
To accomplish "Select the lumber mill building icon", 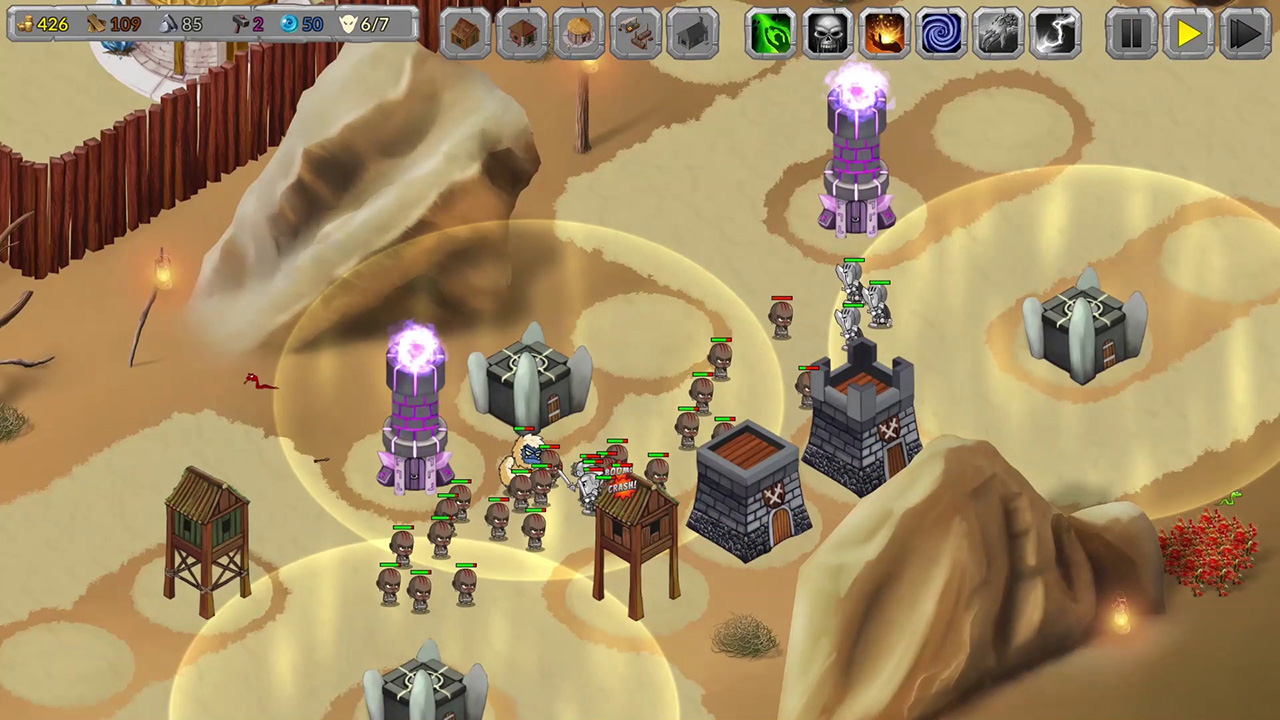I will [x=636, y=33].
